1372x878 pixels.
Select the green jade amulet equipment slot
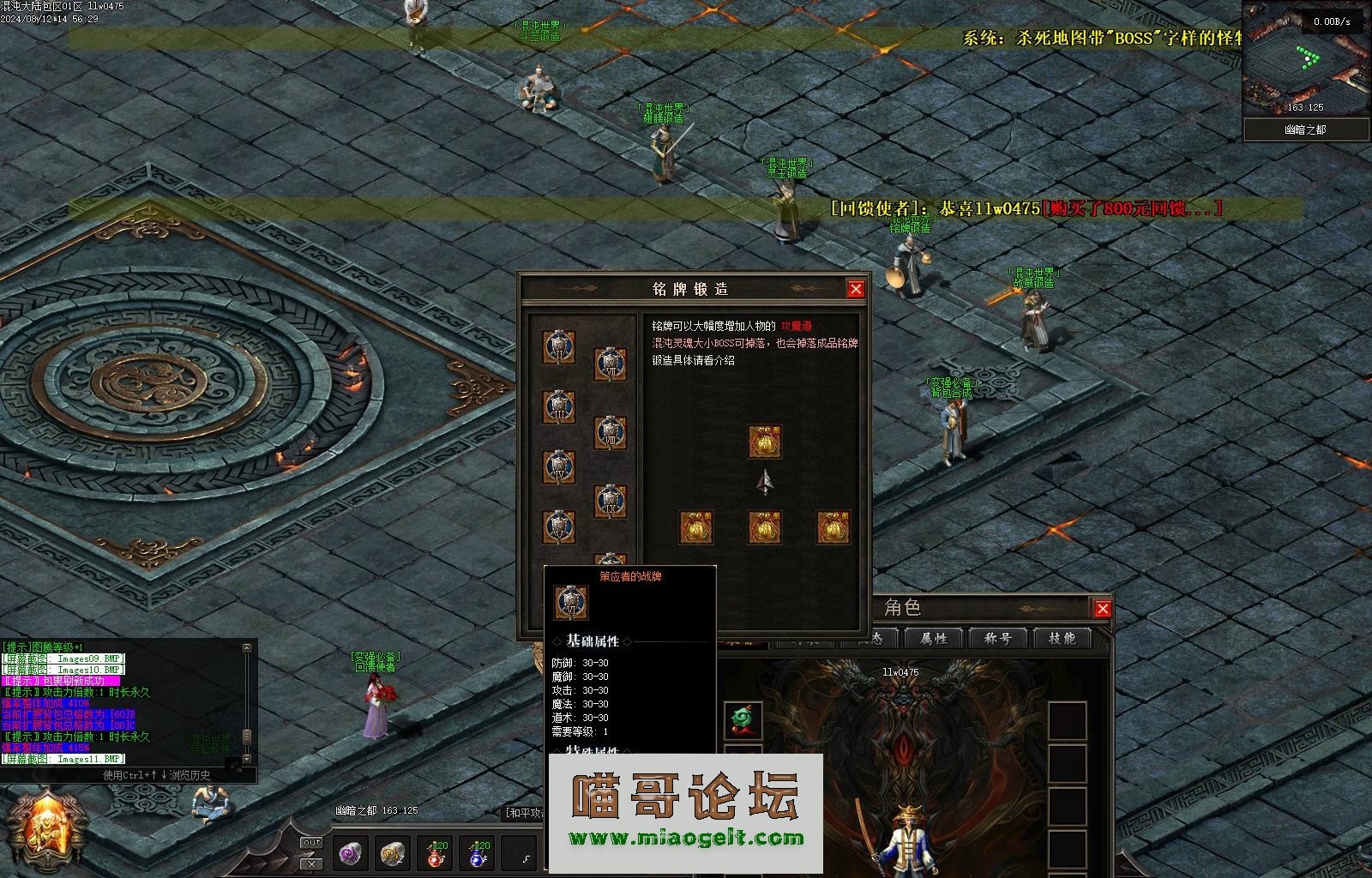click(x=743, y=720)
